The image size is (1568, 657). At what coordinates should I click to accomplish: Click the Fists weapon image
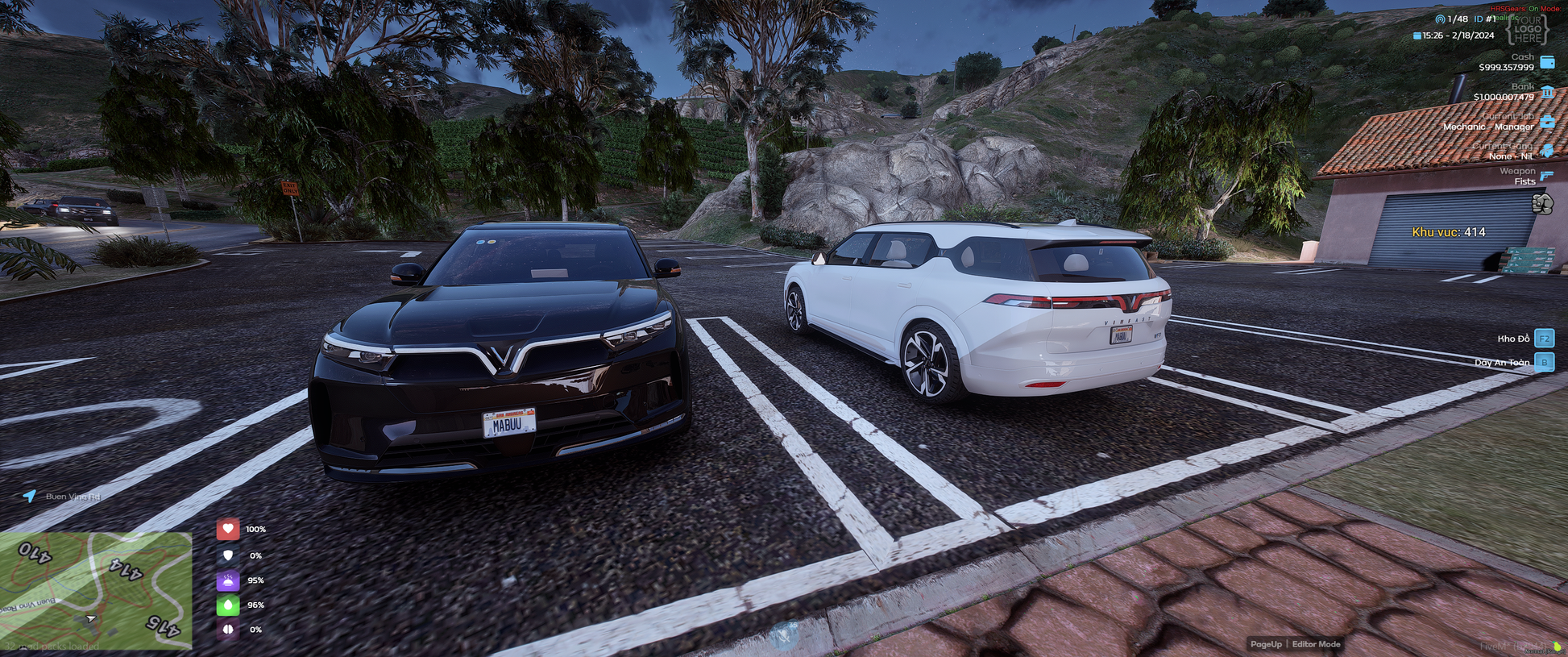click(x=1542, y=204)
